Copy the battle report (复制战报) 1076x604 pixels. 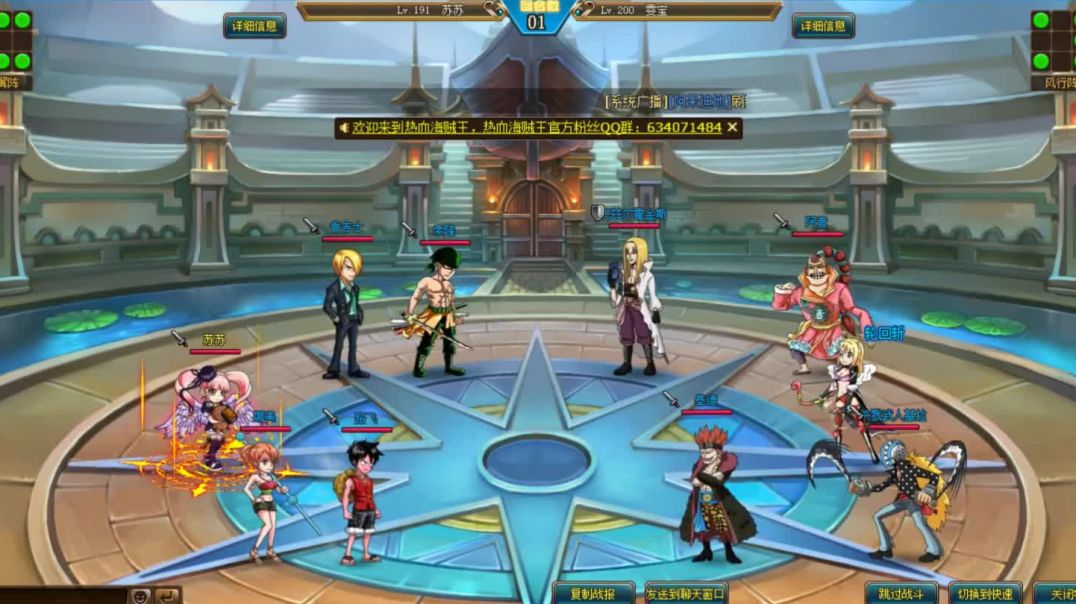(594, 593)
